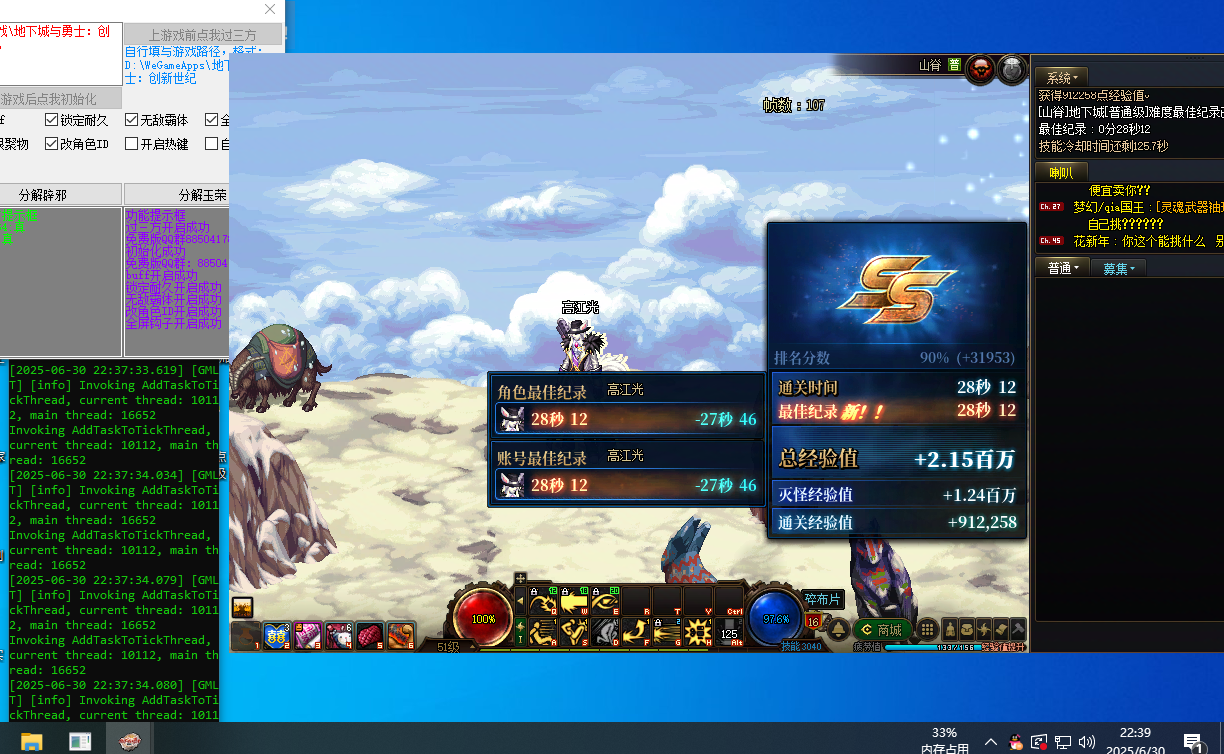Select the 普通 chat tab
The width and height of the screenshot is (1224, 754).
[x=1063, y=268]
